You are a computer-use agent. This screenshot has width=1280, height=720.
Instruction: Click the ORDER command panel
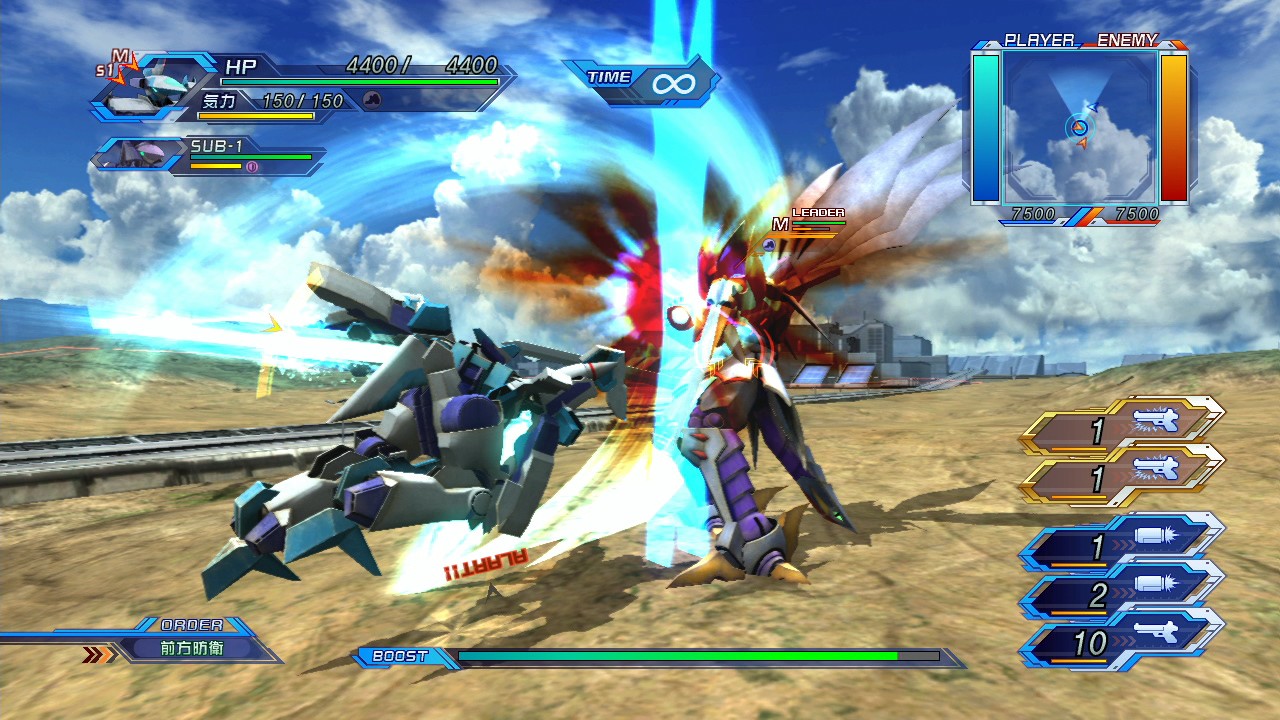[190, 640]
